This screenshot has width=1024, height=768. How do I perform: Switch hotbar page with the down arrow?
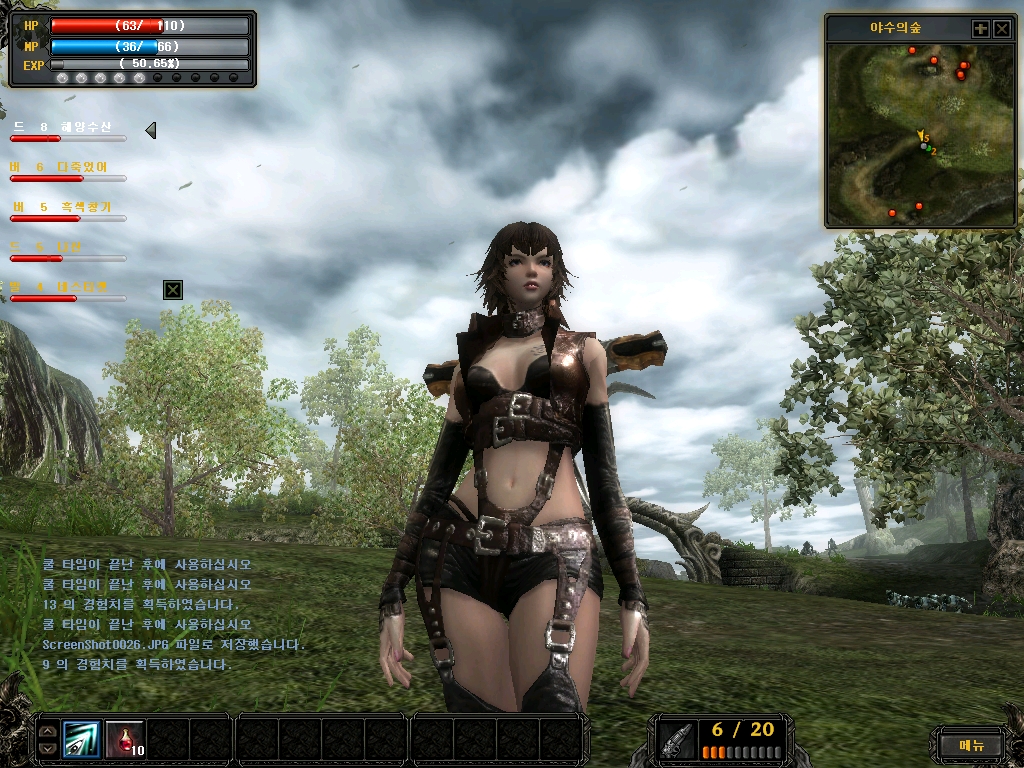click(x=46, y=748)
